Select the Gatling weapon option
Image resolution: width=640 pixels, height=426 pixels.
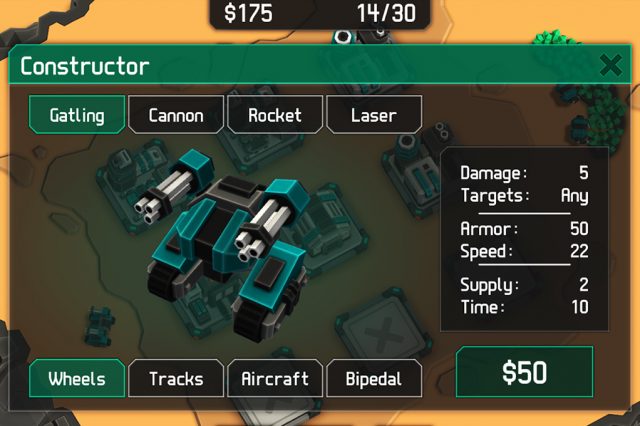pyautogui.click(x=77, y=114)
